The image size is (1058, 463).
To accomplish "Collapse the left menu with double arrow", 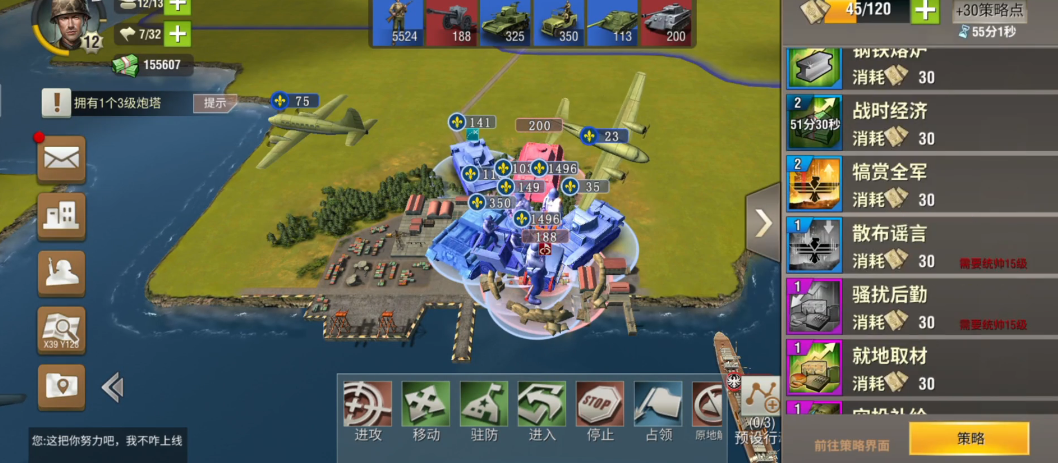I will [x=112, y=386].
